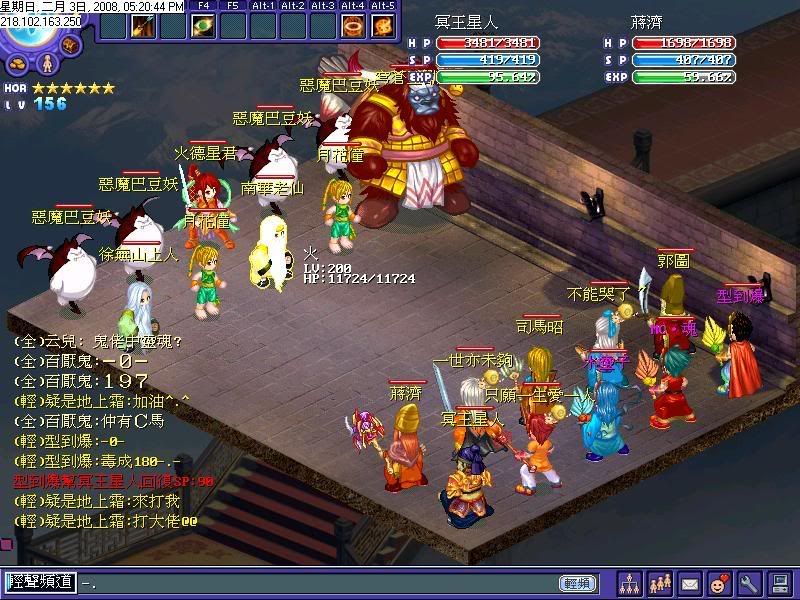The width and height of the screenshot is (800, 600).
Task: Use the fireball skill in Alt-5 slot
Action: pyautogui.click(x=383, y=26)
